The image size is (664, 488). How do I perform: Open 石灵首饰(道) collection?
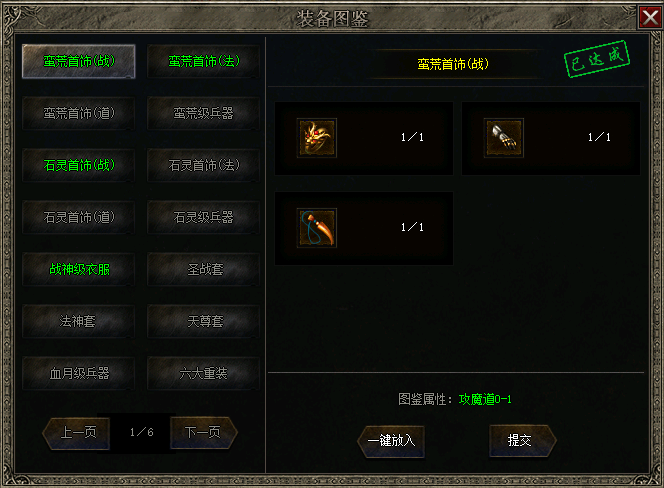pyautogui.click(x=79, y=217)
